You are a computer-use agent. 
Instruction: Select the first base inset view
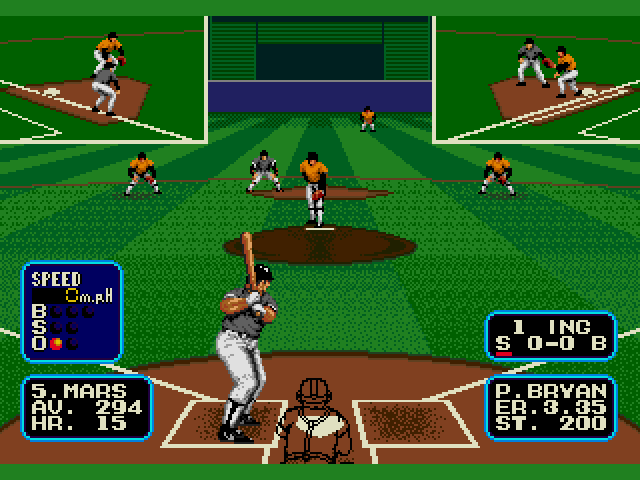point(537,78)
